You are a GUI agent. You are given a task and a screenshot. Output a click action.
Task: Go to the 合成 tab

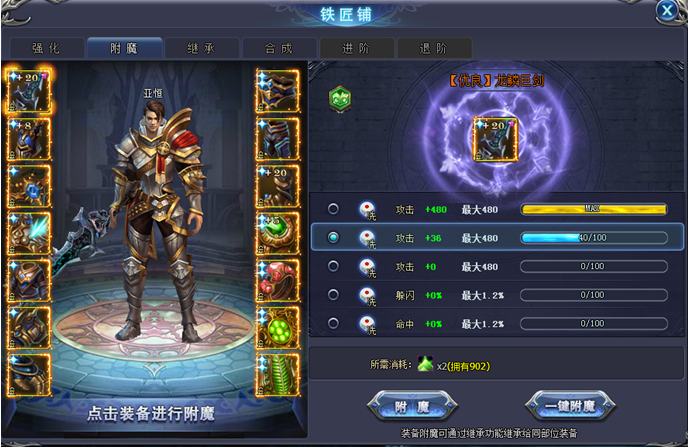(280, 48)
